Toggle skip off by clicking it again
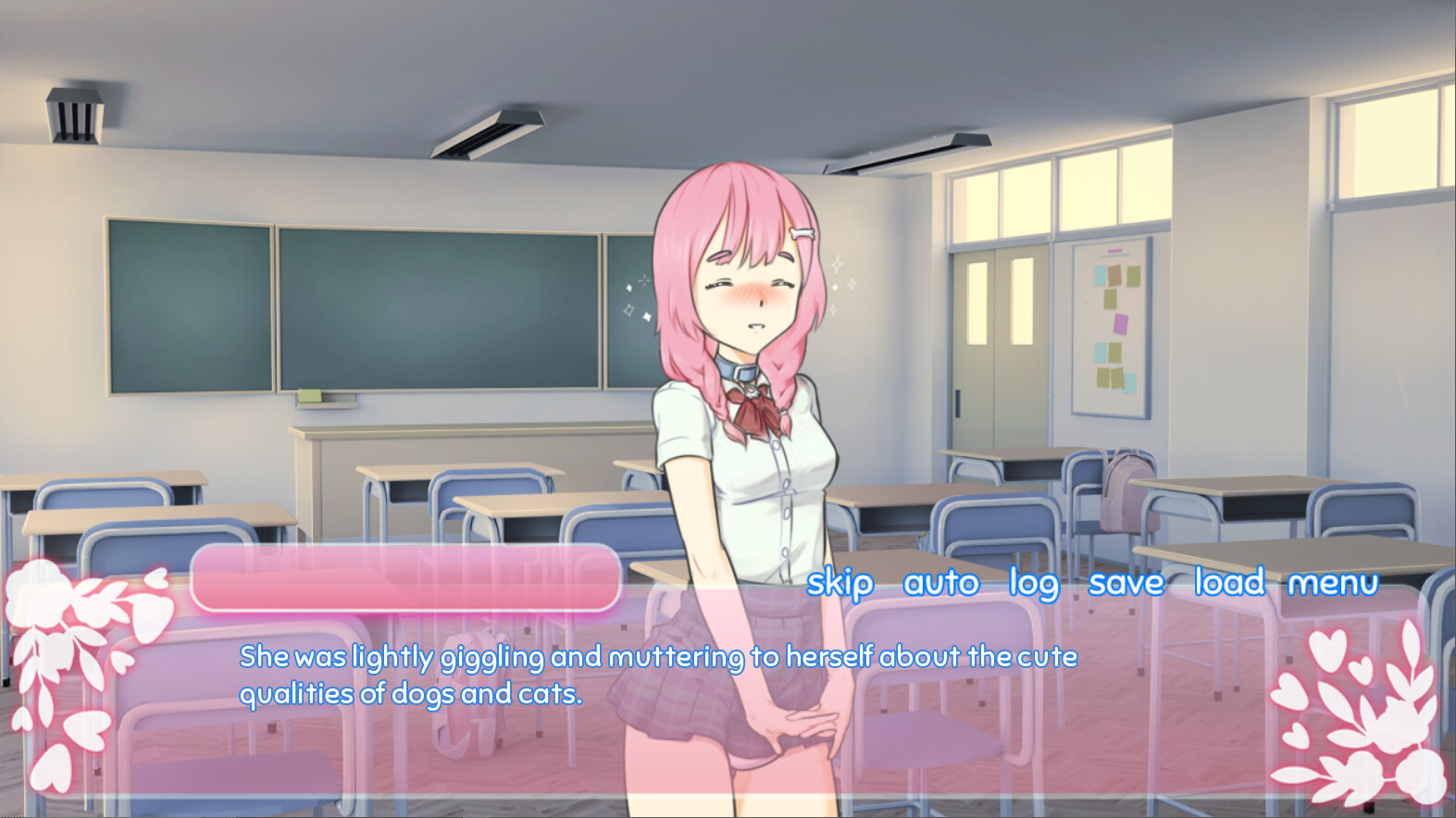The image size is (1456, 818). tap(839, 584)
